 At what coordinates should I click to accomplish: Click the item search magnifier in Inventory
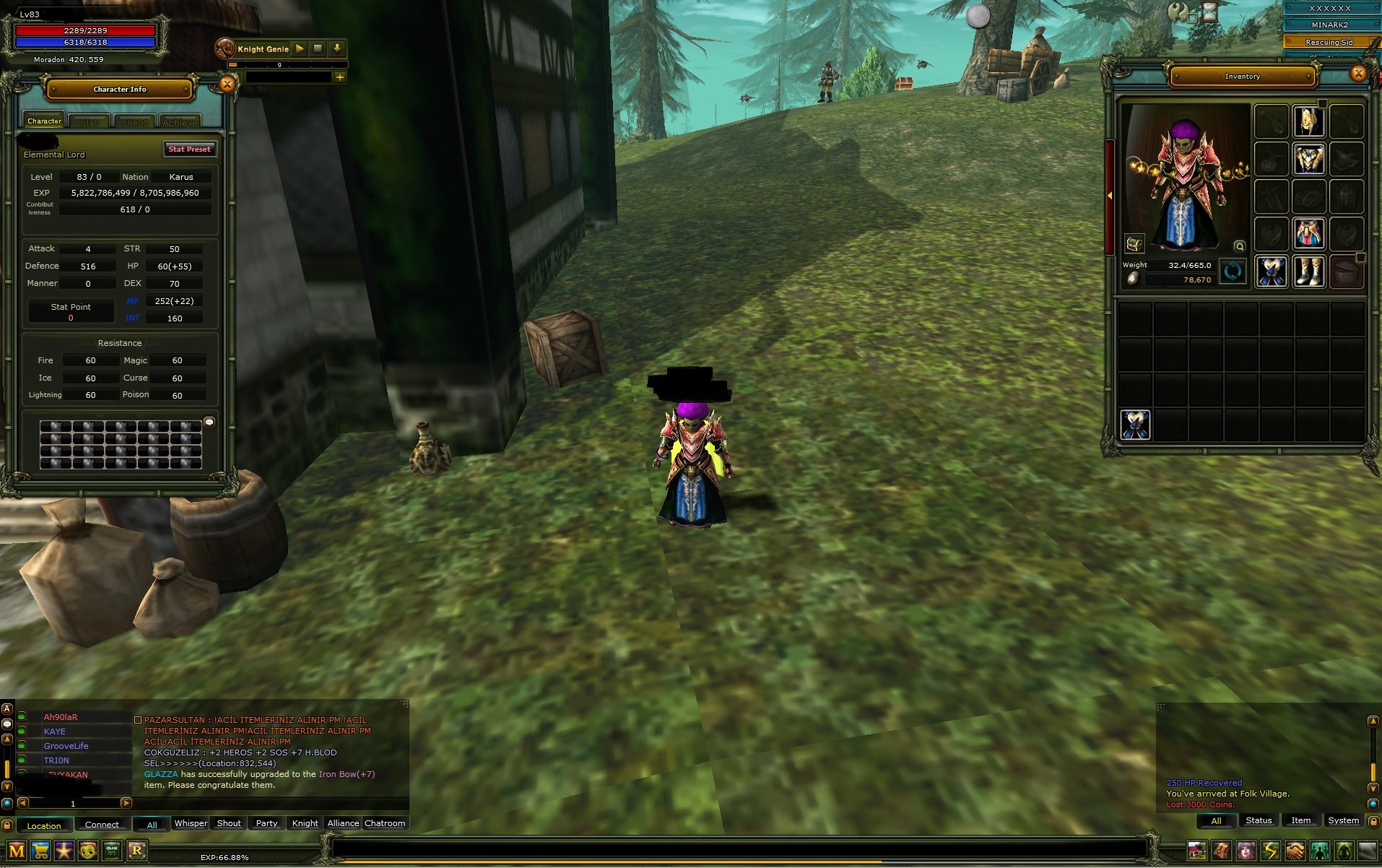[1240, 246]
